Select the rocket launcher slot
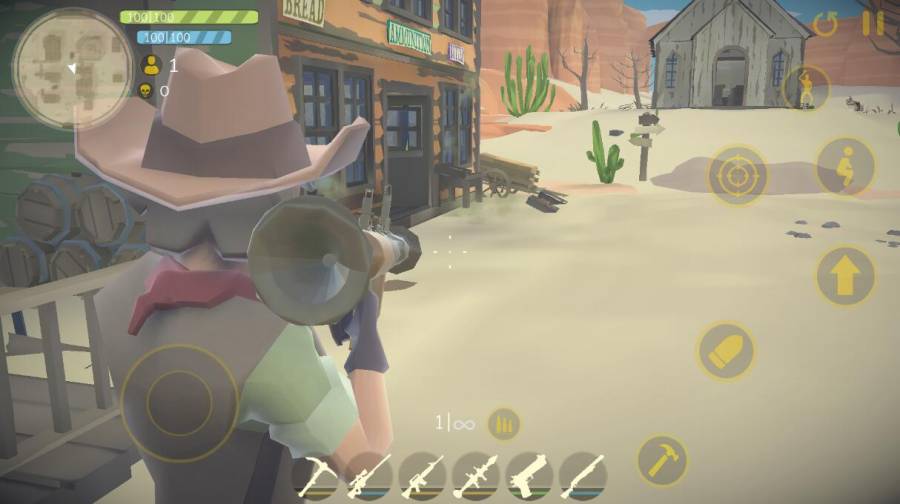Viewport: 900px width, 504px height. [x=476, y=476]
